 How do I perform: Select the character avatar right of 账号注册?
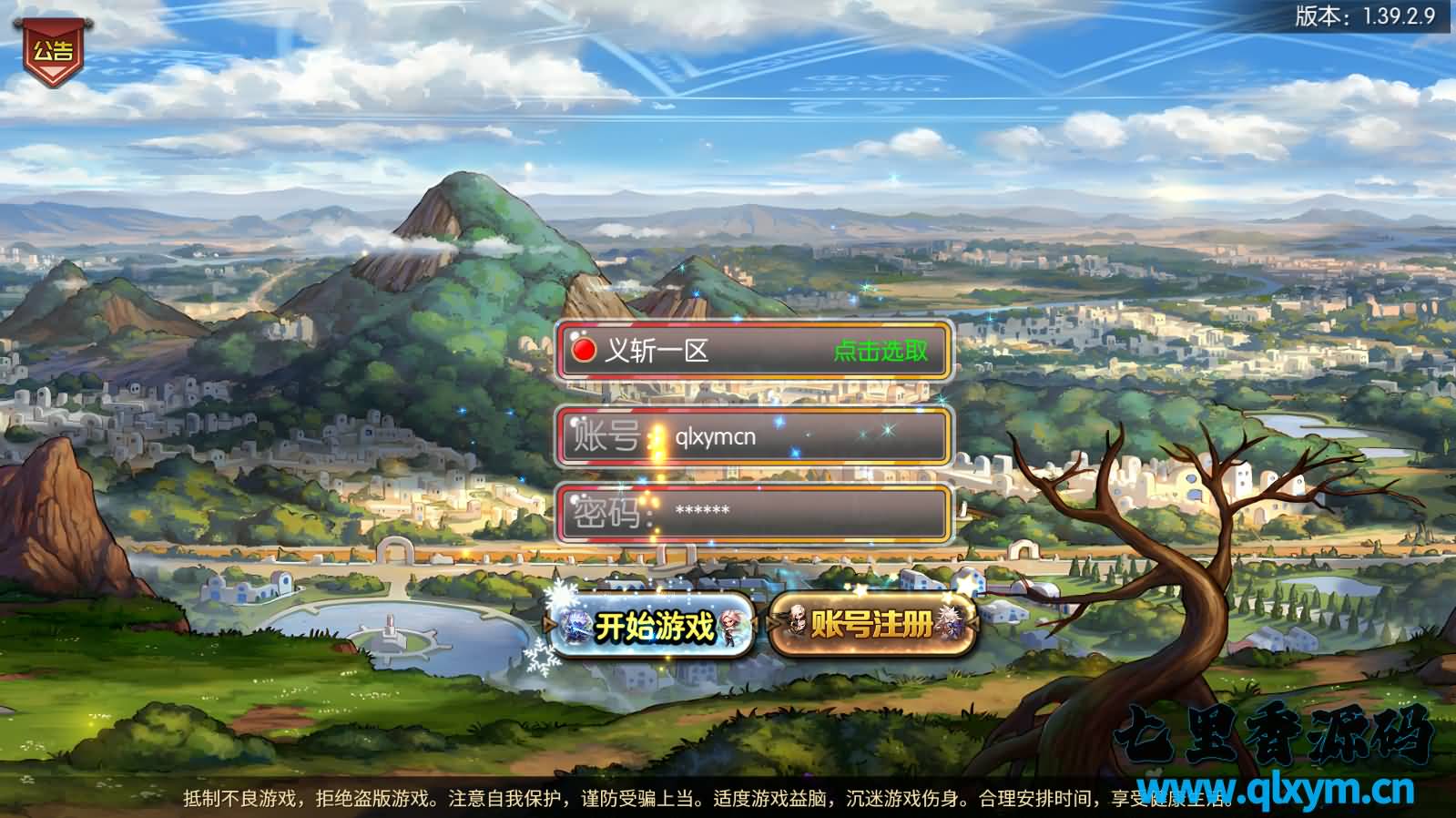pos(951,624)
